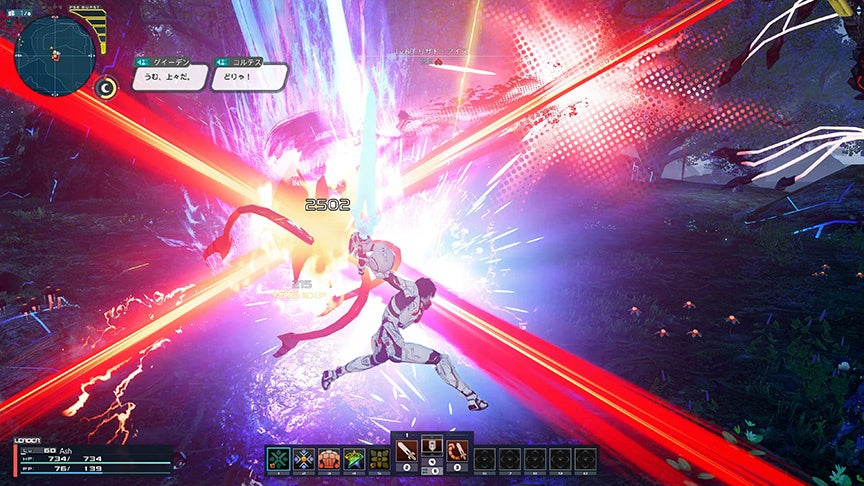The image size is (864, 486).
Task: Use the orange curved item slot
Action: [457, 452]
